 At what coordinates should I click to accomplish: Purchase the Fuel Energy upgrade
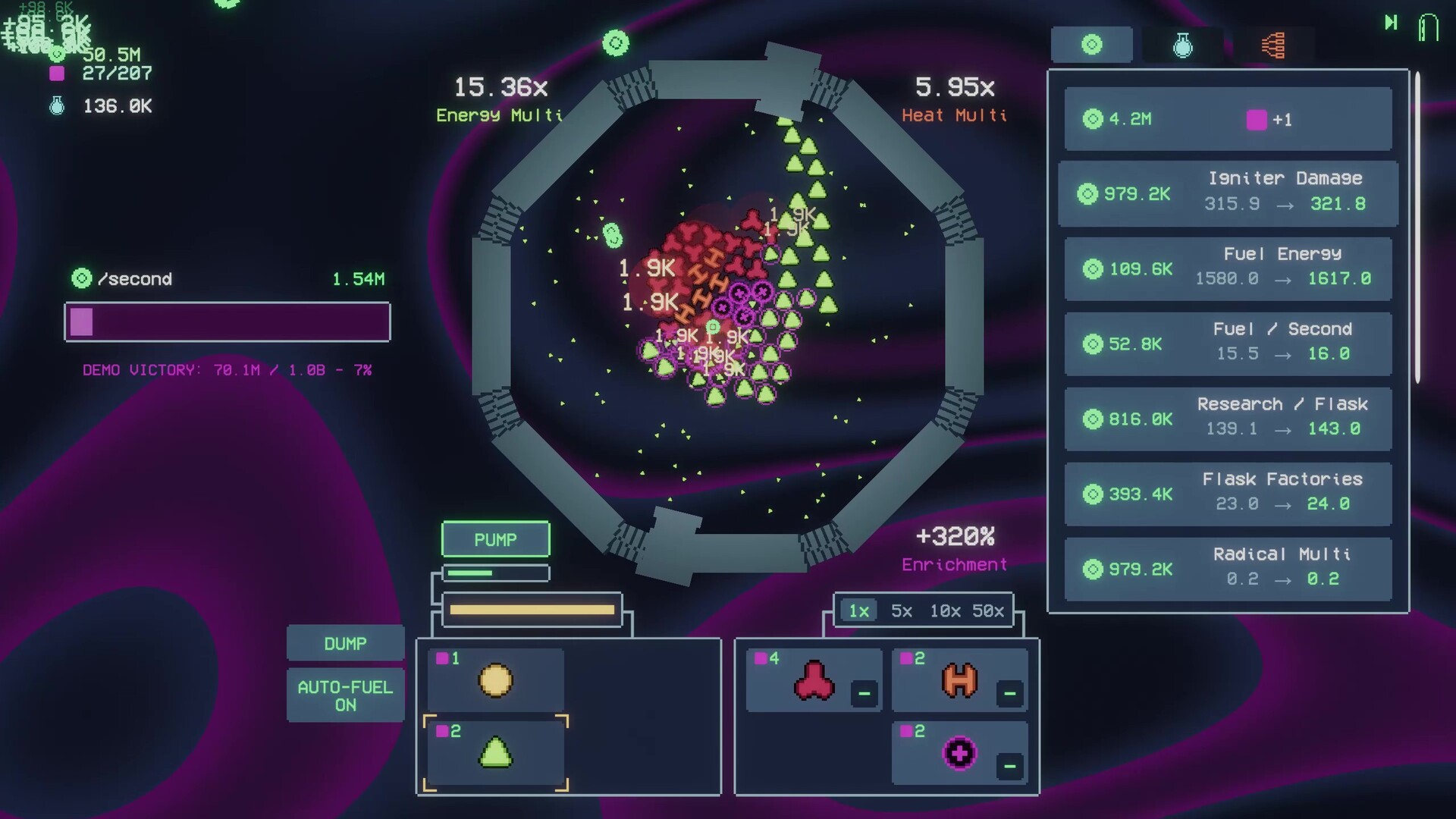[x=1228, y=268]
